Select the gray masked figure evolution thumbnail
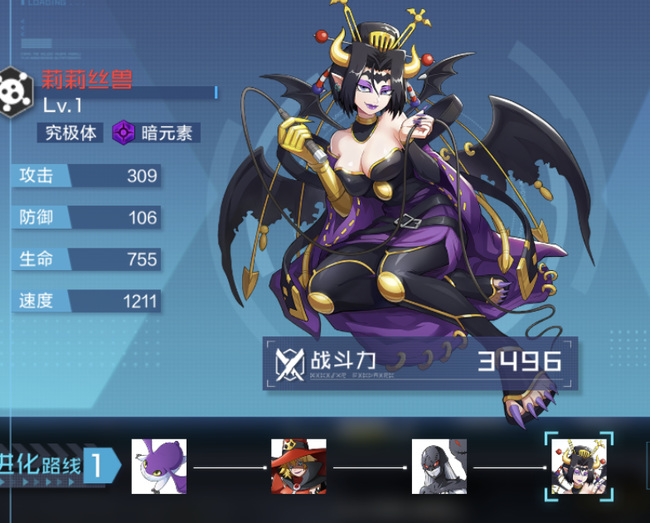 pyautogui.click(x=439, y=466)
